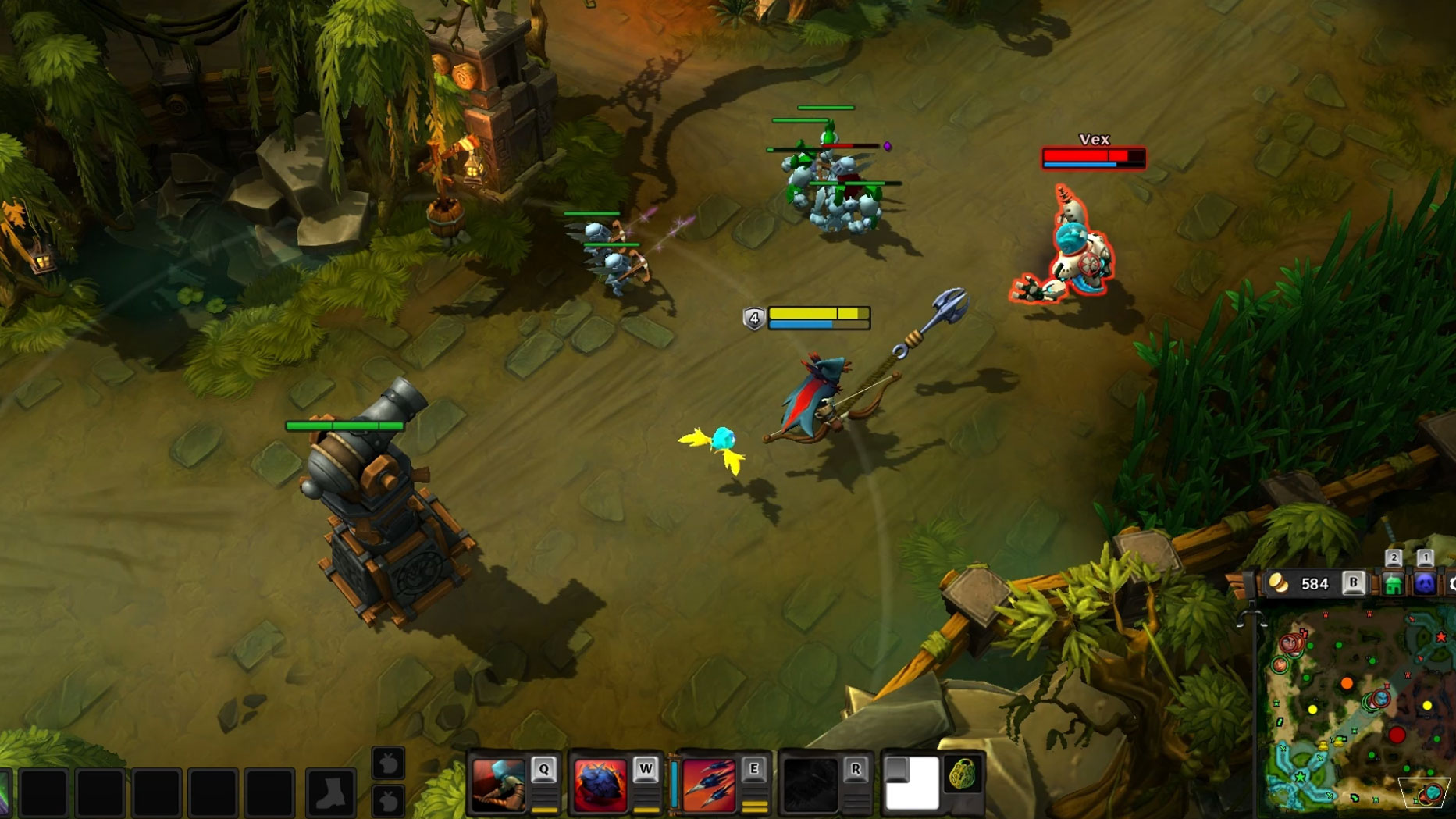Click the red star enemy base on minimap
The height and width of the screenshot is (819, 1456).
point(1440,637)
